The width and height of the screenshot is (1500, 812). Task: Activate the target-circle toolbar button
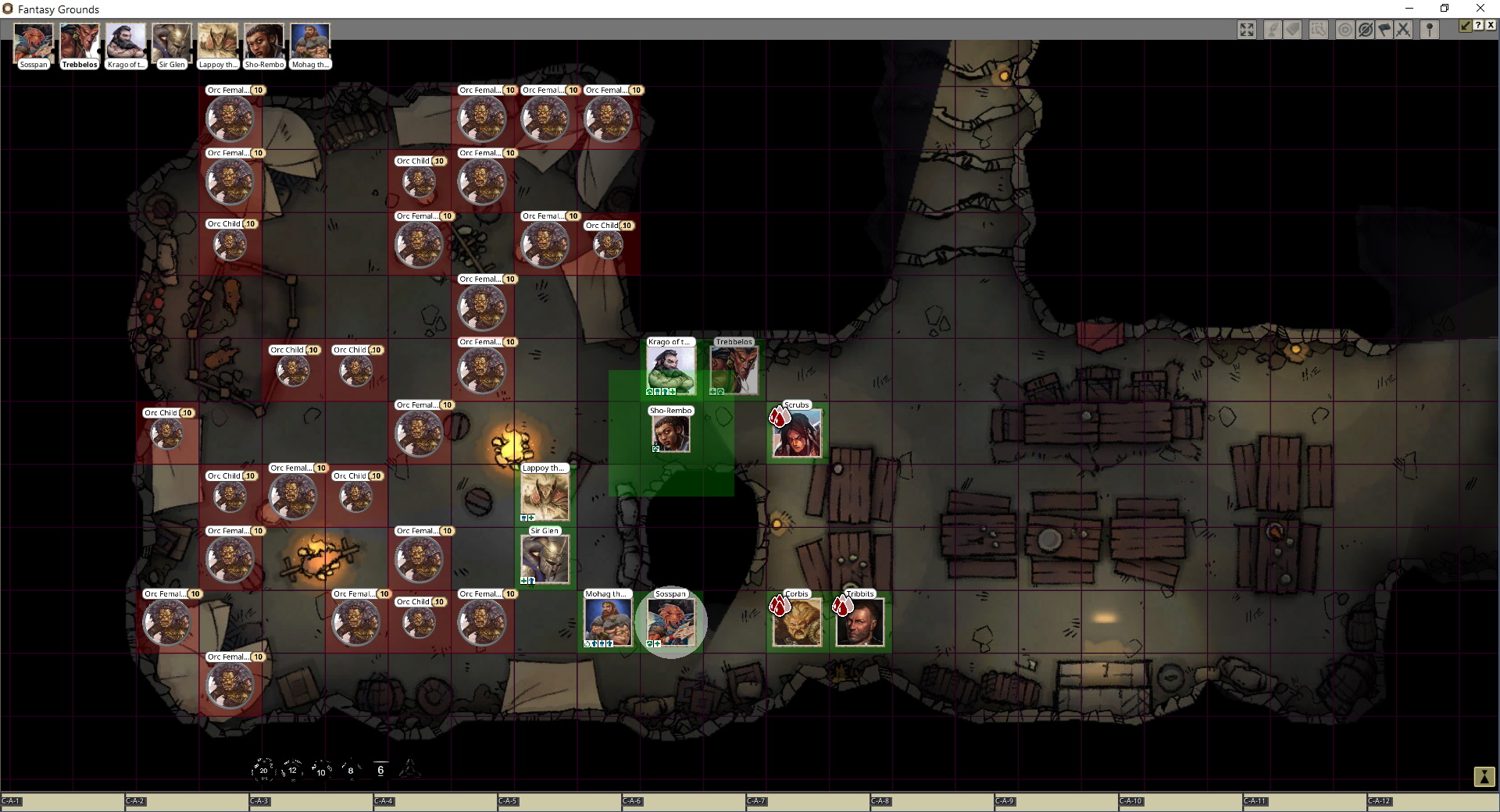(1345, 30)
